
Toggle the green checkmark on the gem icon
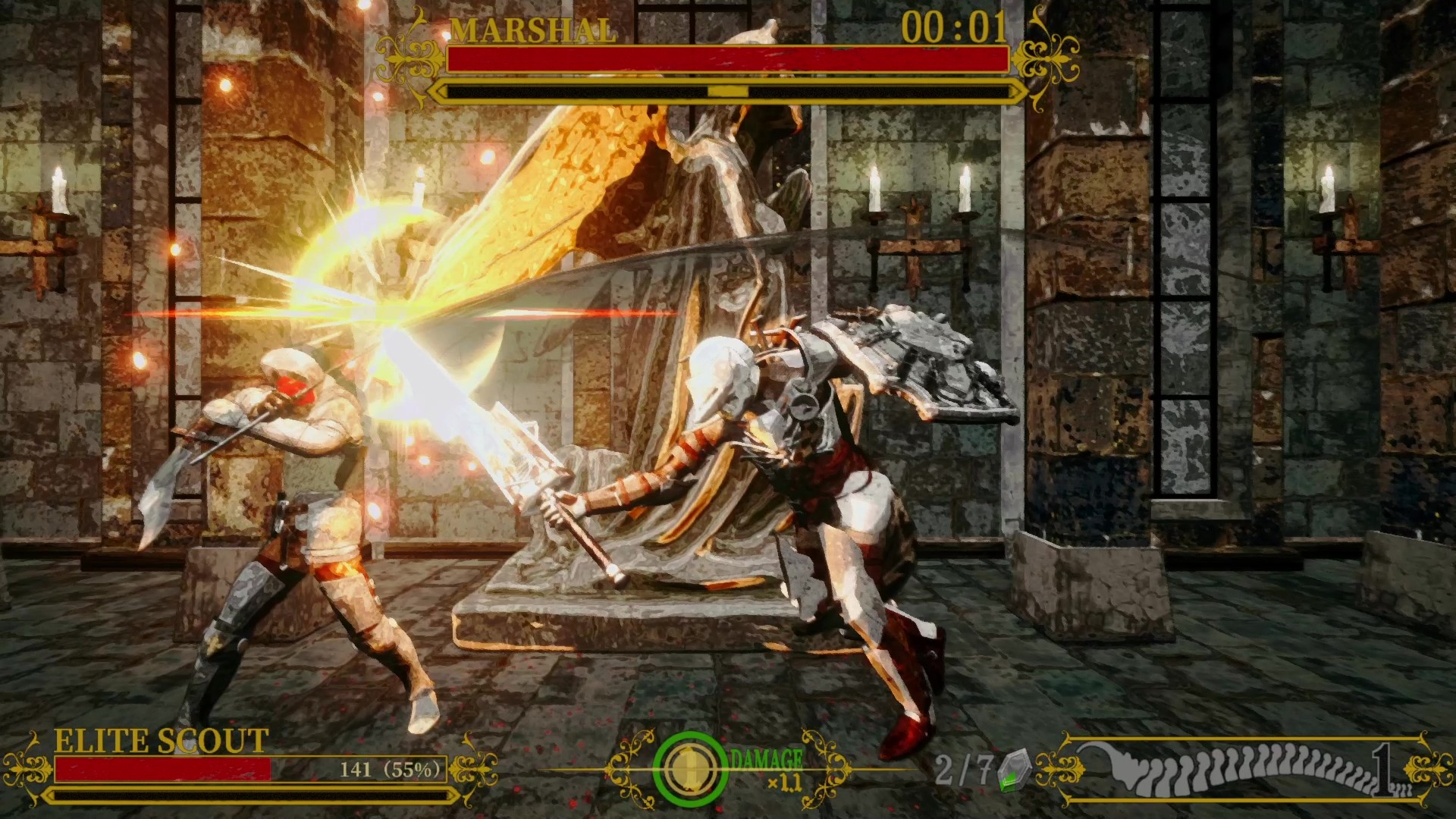click(x=1007, y=781)
